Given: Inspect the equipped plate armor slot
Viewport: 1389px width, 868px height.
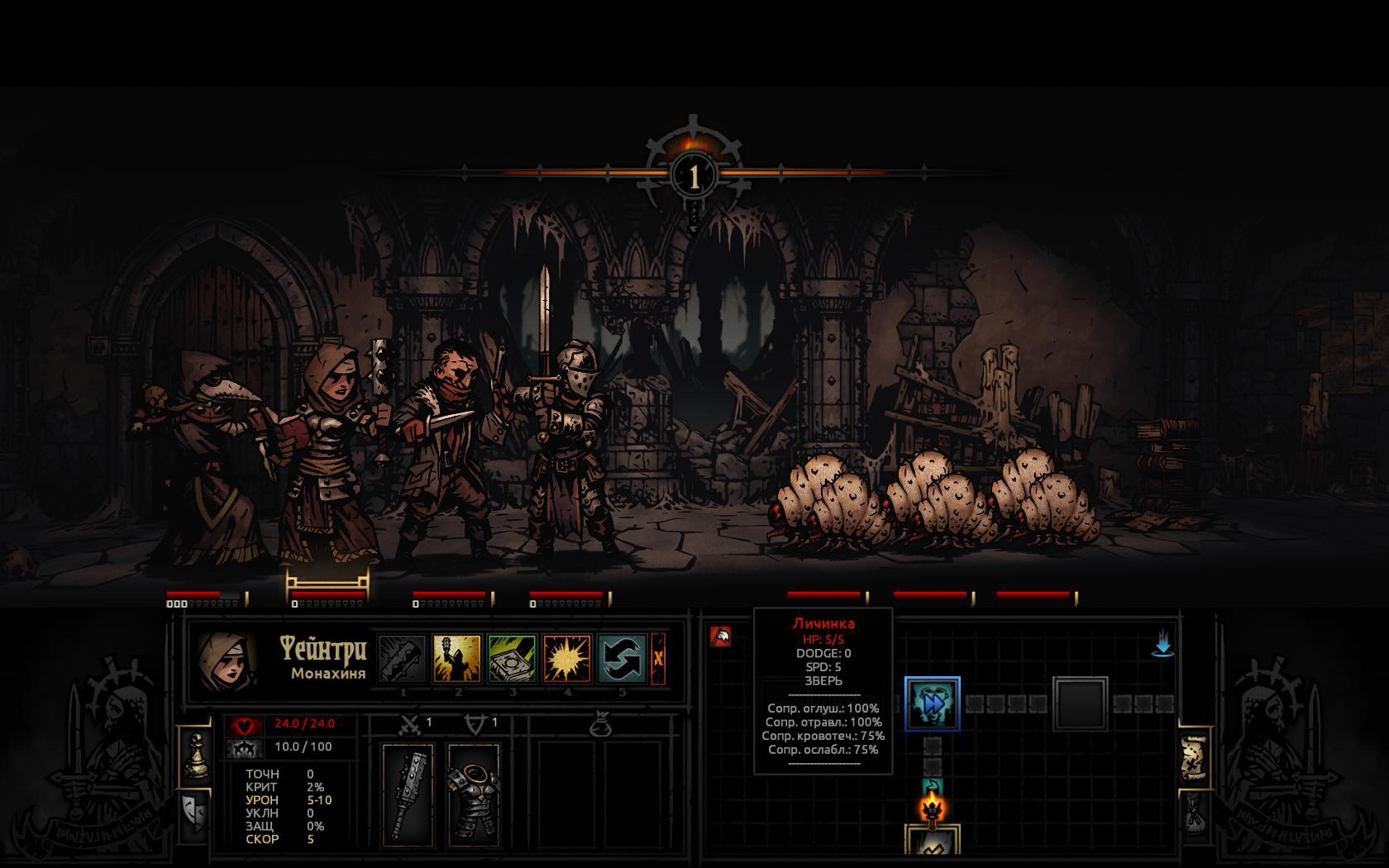Looking at the screenshot, I should point(474,794).
